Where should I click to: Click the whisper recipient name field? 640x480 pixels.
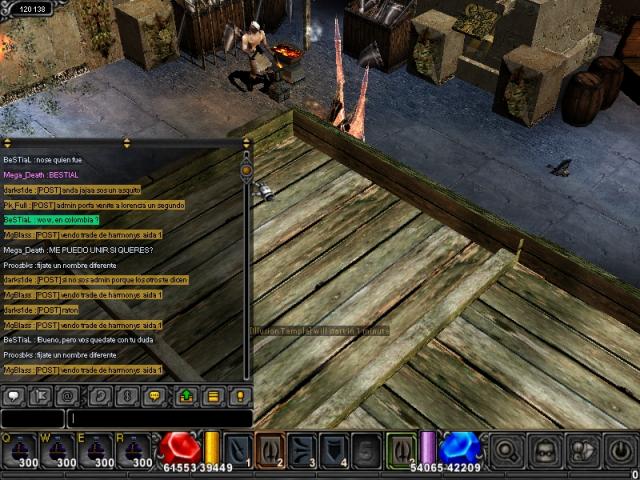coord(32,419)
